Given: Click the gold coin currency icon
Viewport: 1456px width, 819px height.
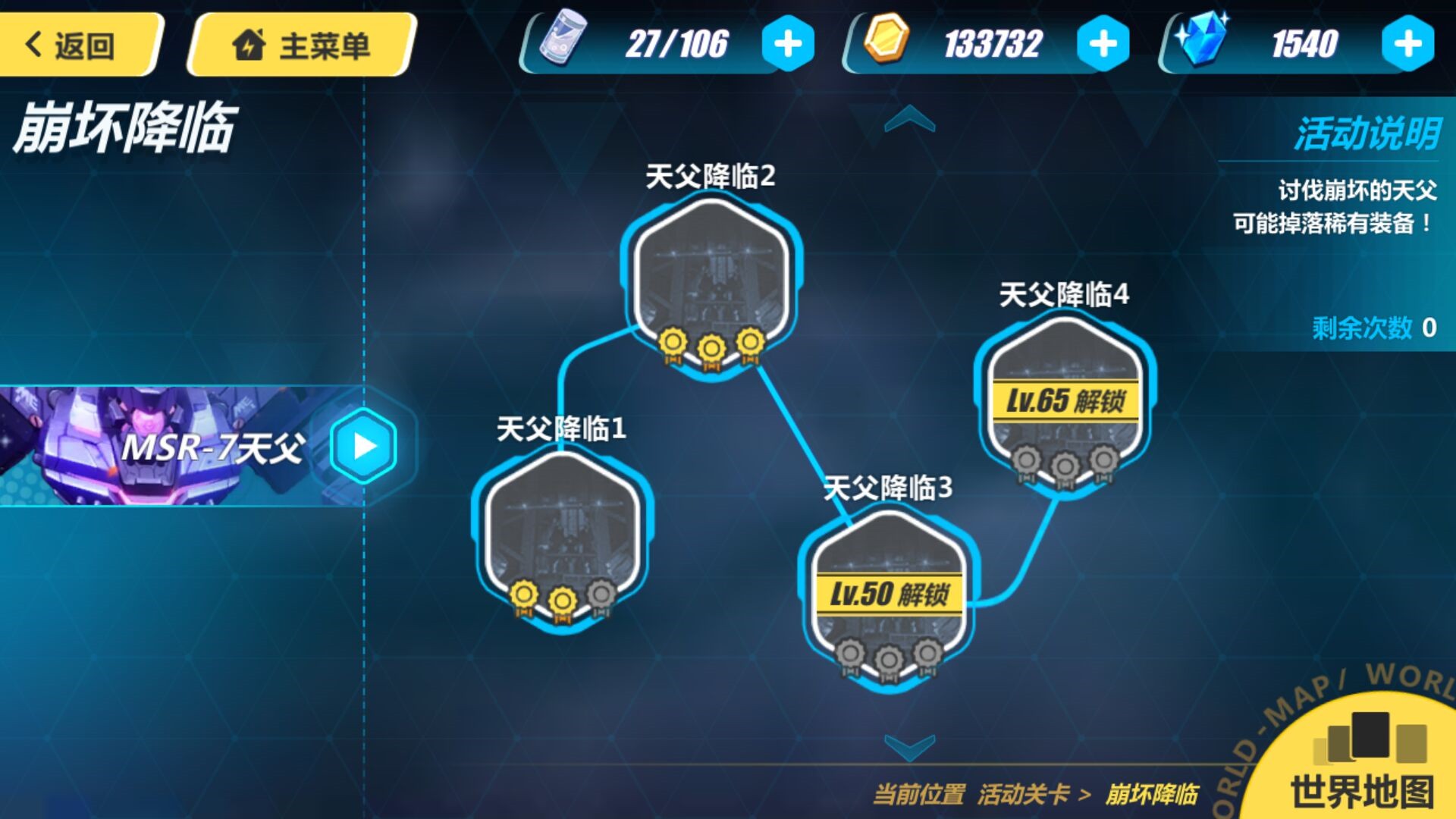Looking at the screenshot, I should coord(886,42).
